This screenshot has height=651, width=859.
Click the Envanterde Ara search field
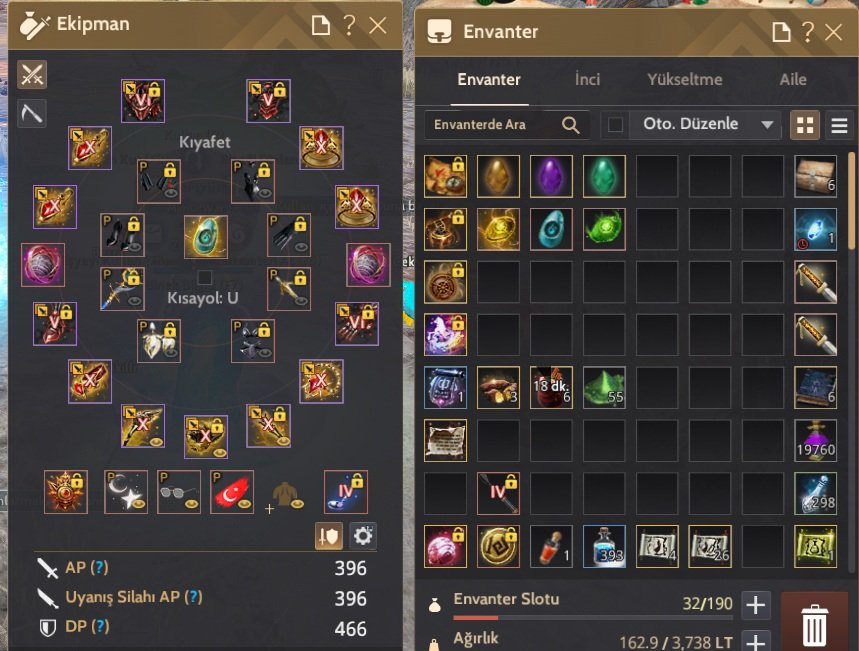click(490, 125)
